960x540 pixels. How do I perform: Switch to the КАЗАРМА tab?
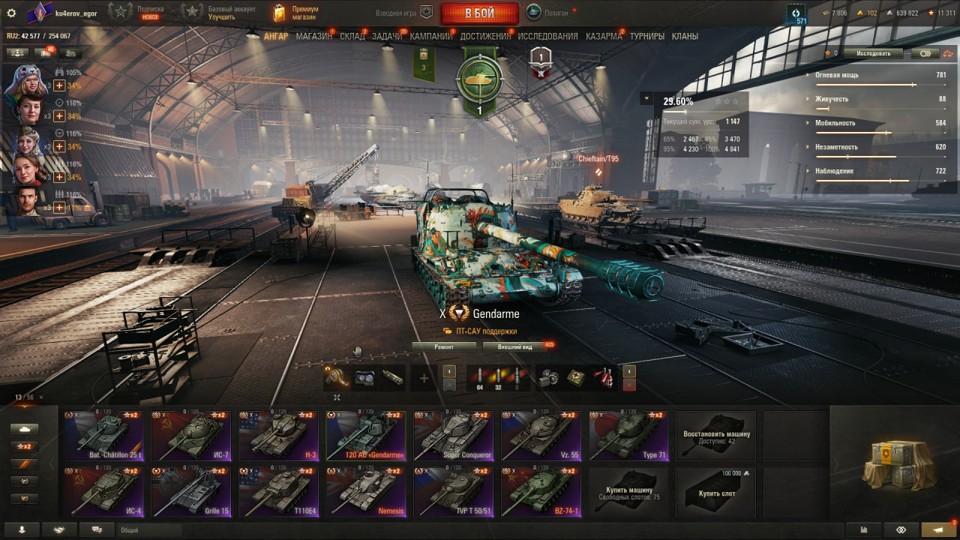coord(604,36)
